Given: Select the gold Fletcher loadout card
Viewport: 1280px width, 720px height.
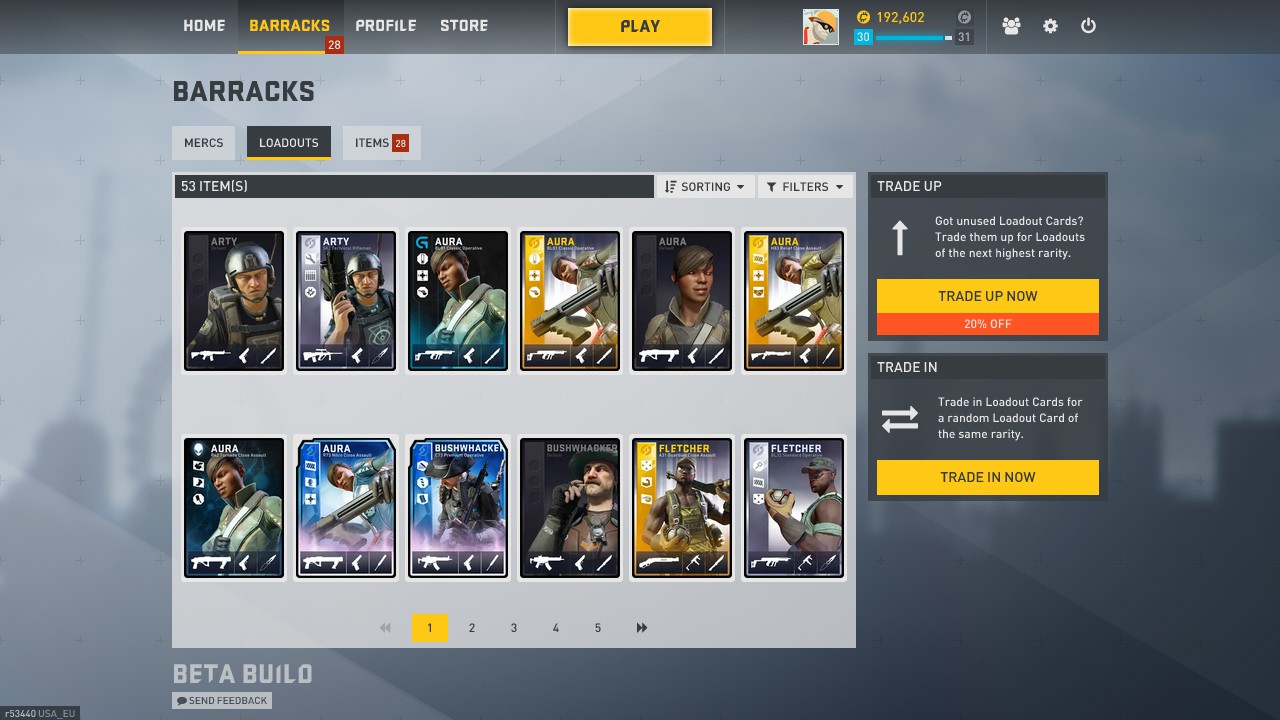Looking at the screenshot, I should pos(682,508).
